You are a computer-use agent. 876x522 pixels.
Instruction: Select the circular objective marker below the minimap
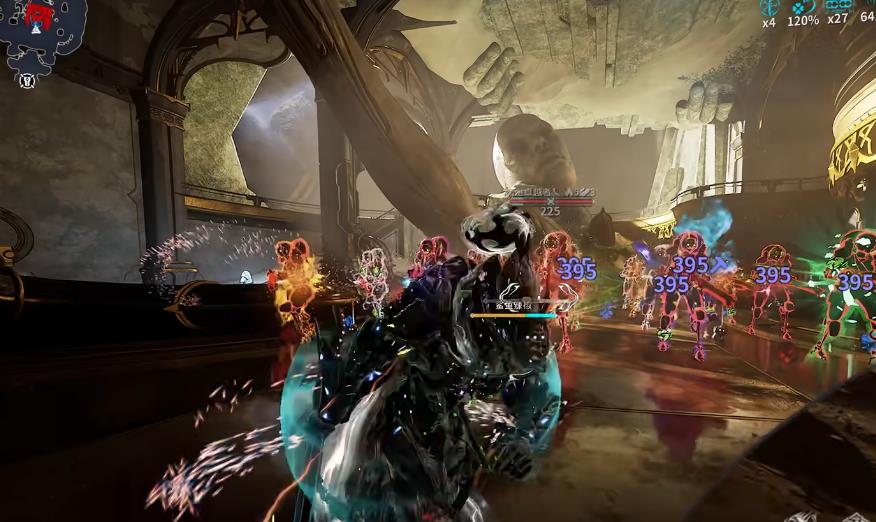point(28,80)
